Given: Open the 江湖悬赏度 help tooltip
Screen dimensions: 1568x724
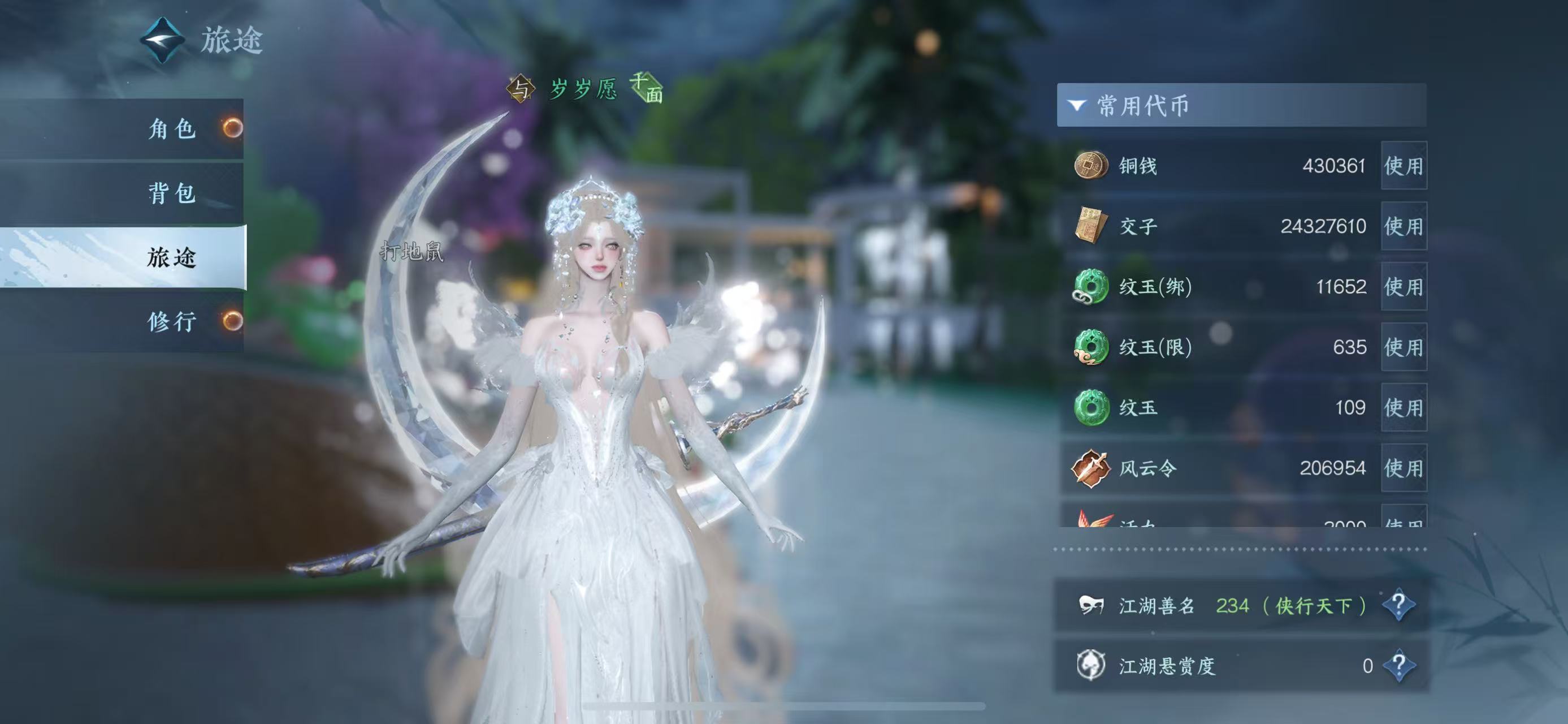Looking at the screenshot, I should click(1398, 665).
